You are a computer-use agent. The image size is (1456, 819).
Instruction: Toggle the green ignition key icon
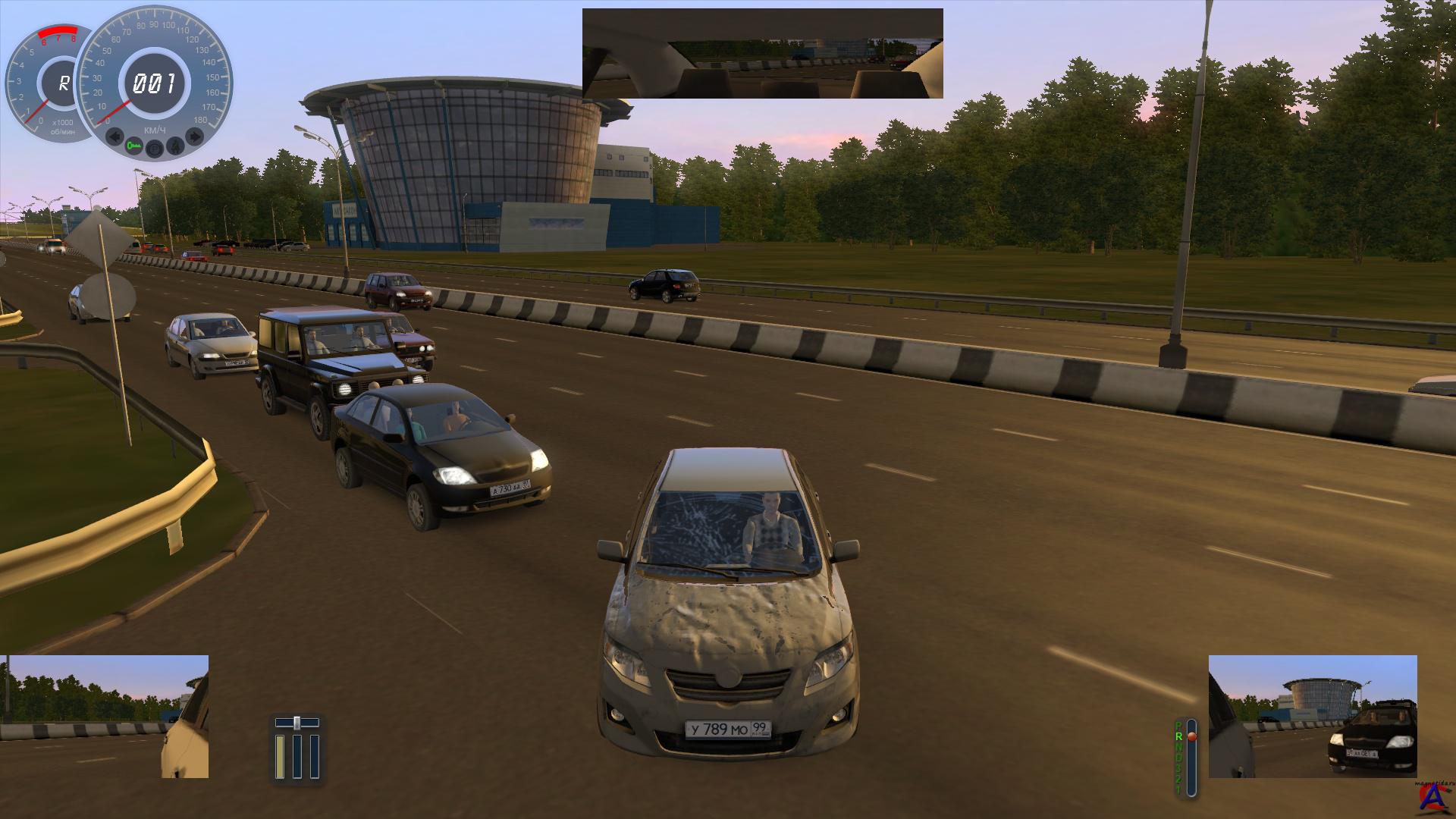pos(135,145)
